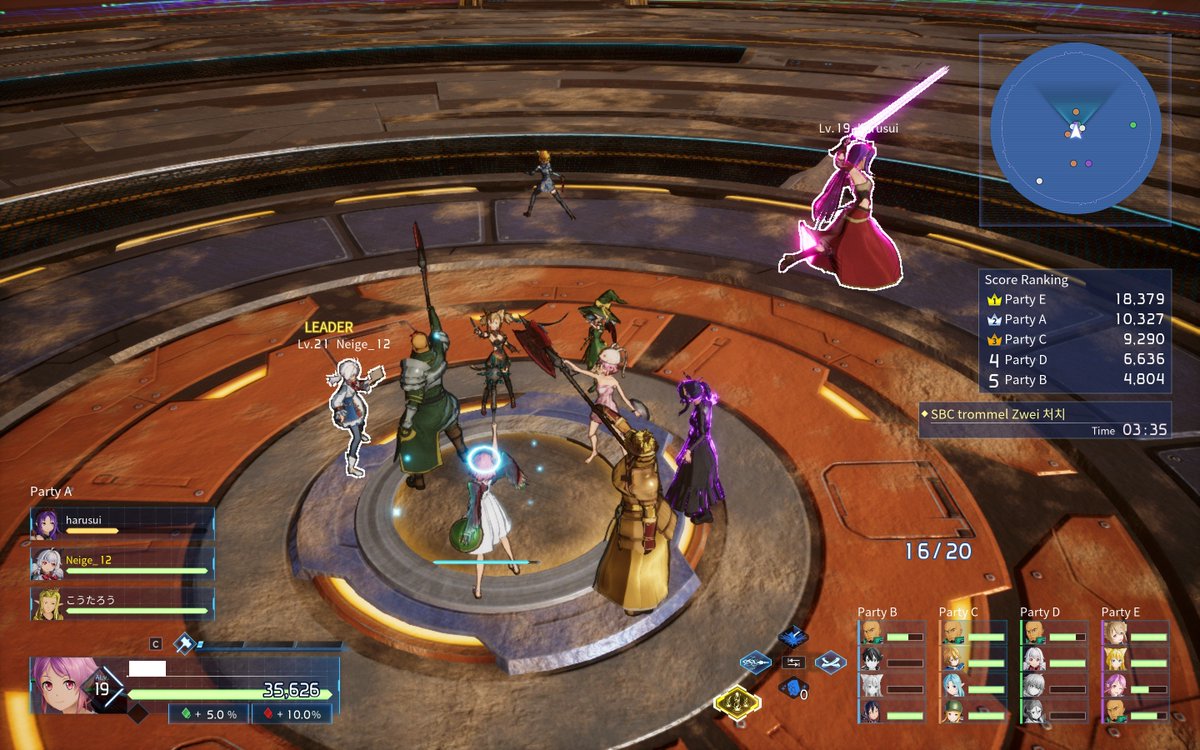This screenshot has width=1200, height=750.
Task: Use the blue item with count 0
Action: pos(793,688)
